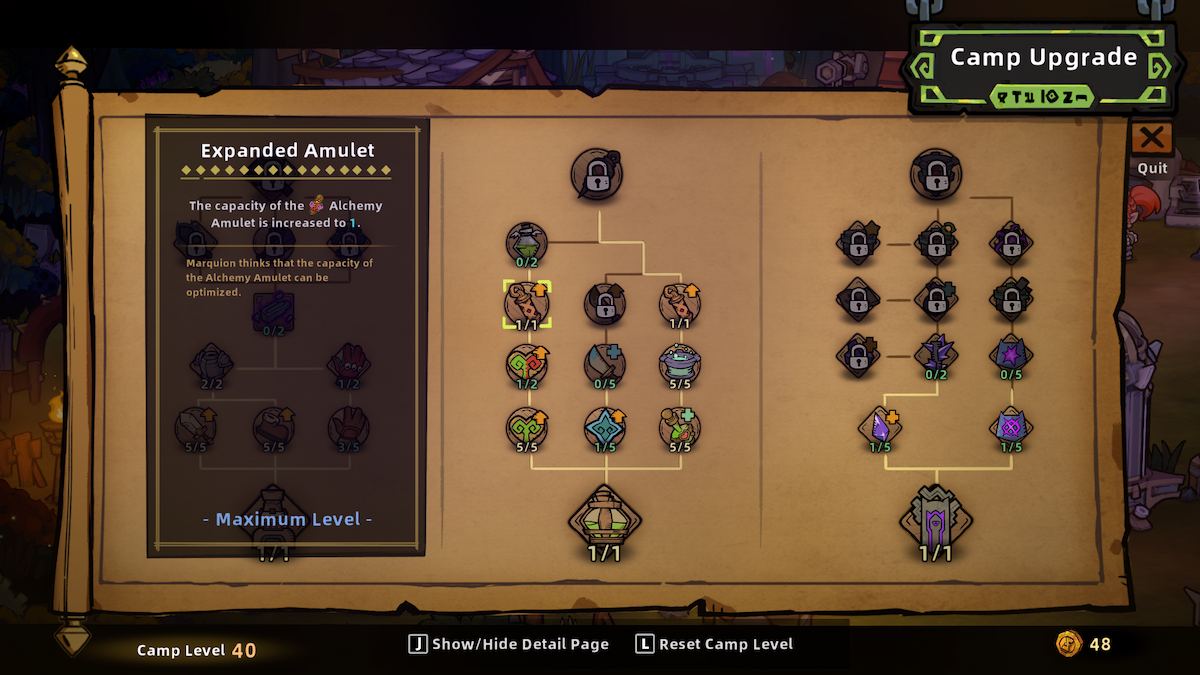
Task: Click the Reset Camp Level option
Action: tap(714, 644)
